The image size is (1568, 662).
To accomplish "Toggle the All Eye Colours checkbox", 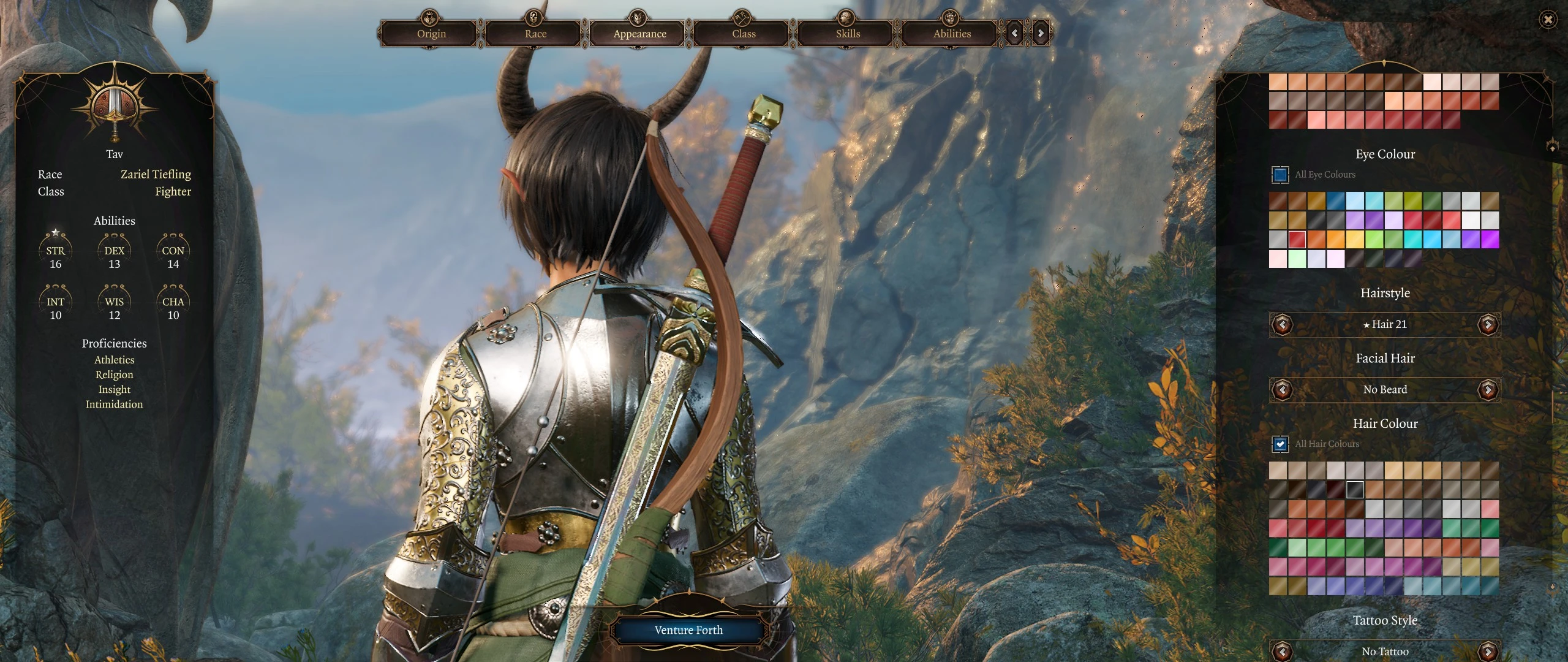I will coord(1280,175).
